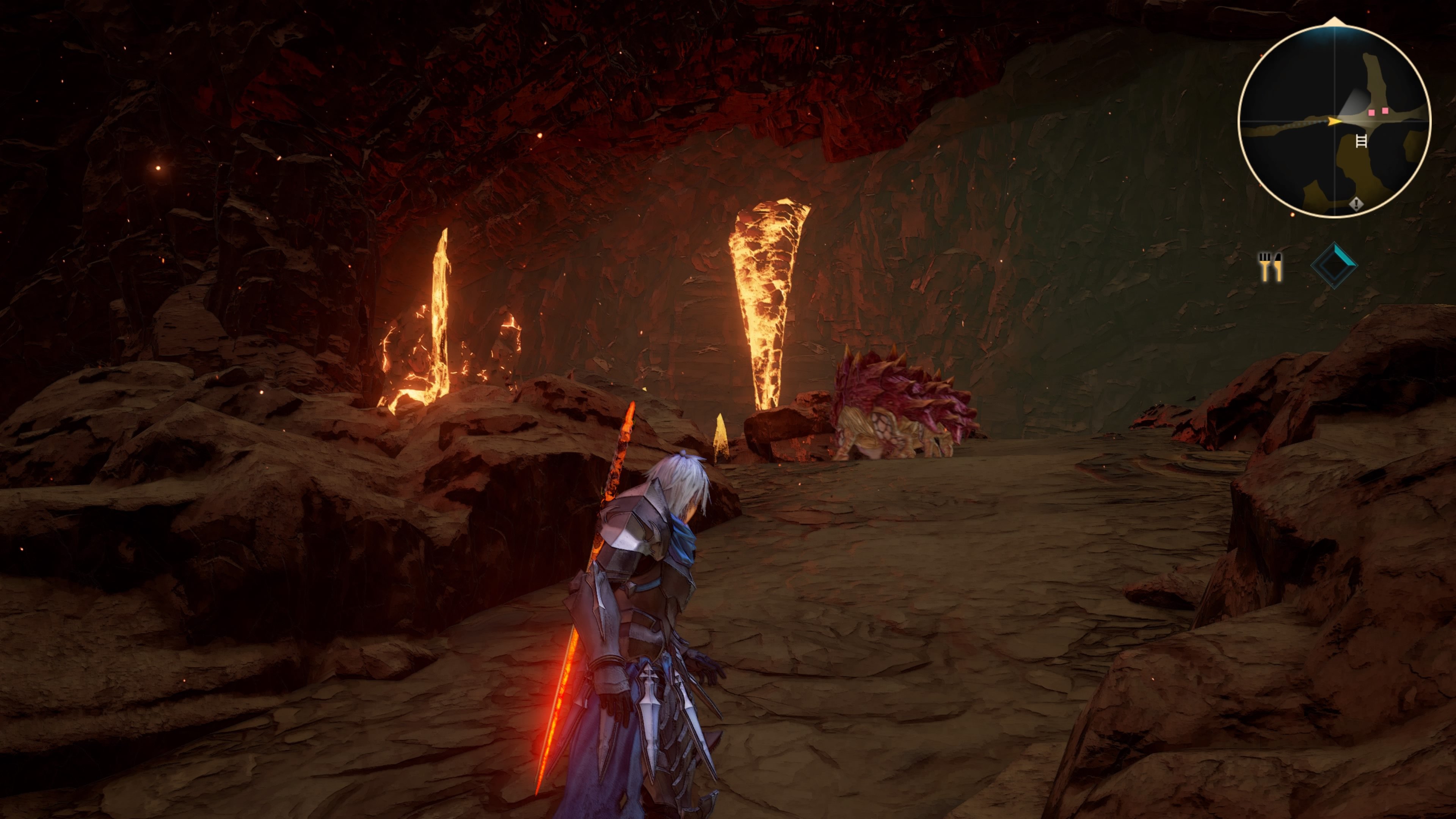Click the left pink enemy marker on minimap
The width and height of the screenshot is (1456, 819).
[1372, 113]
